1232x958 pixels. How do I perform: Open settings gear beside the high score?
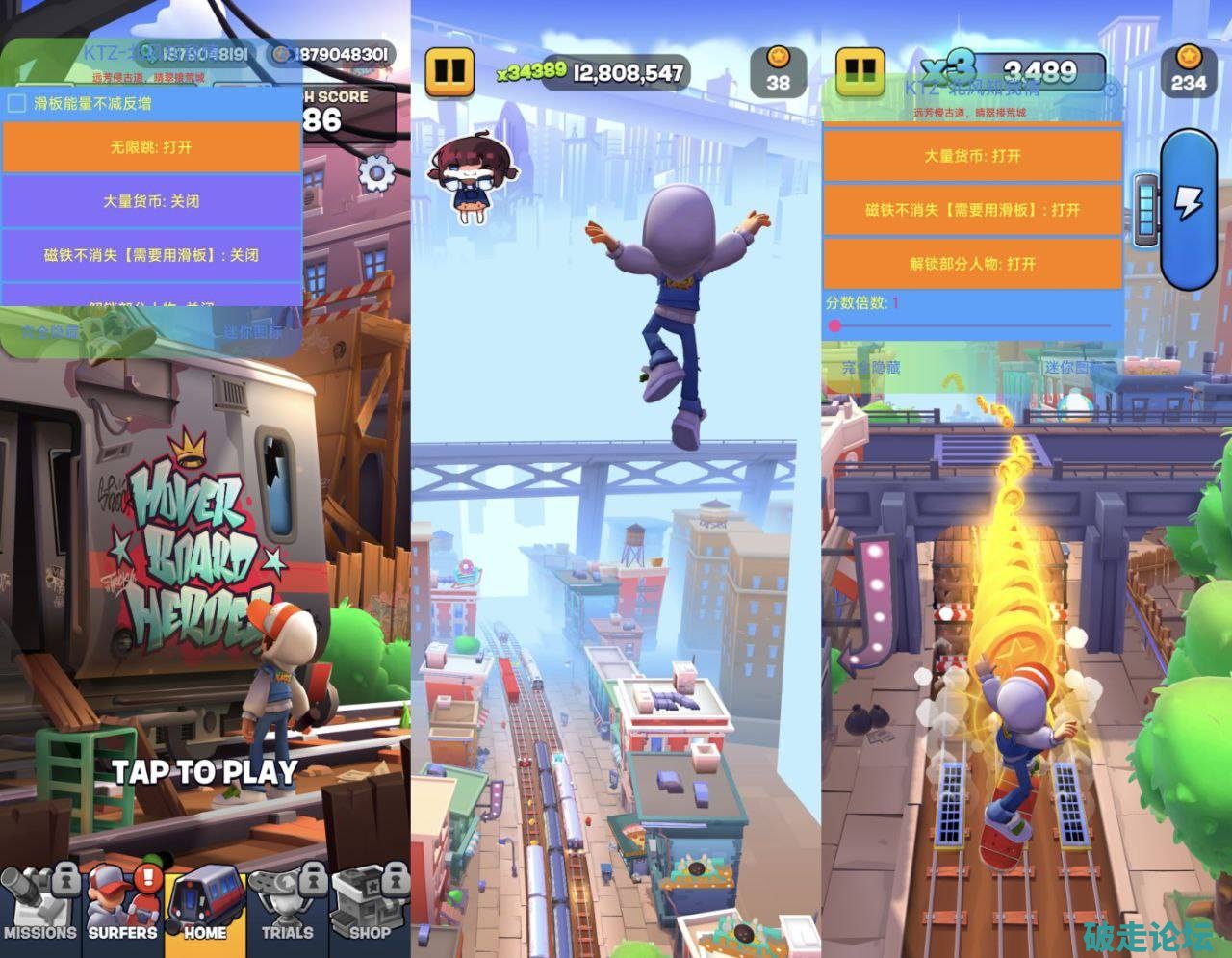coord(376,174)
